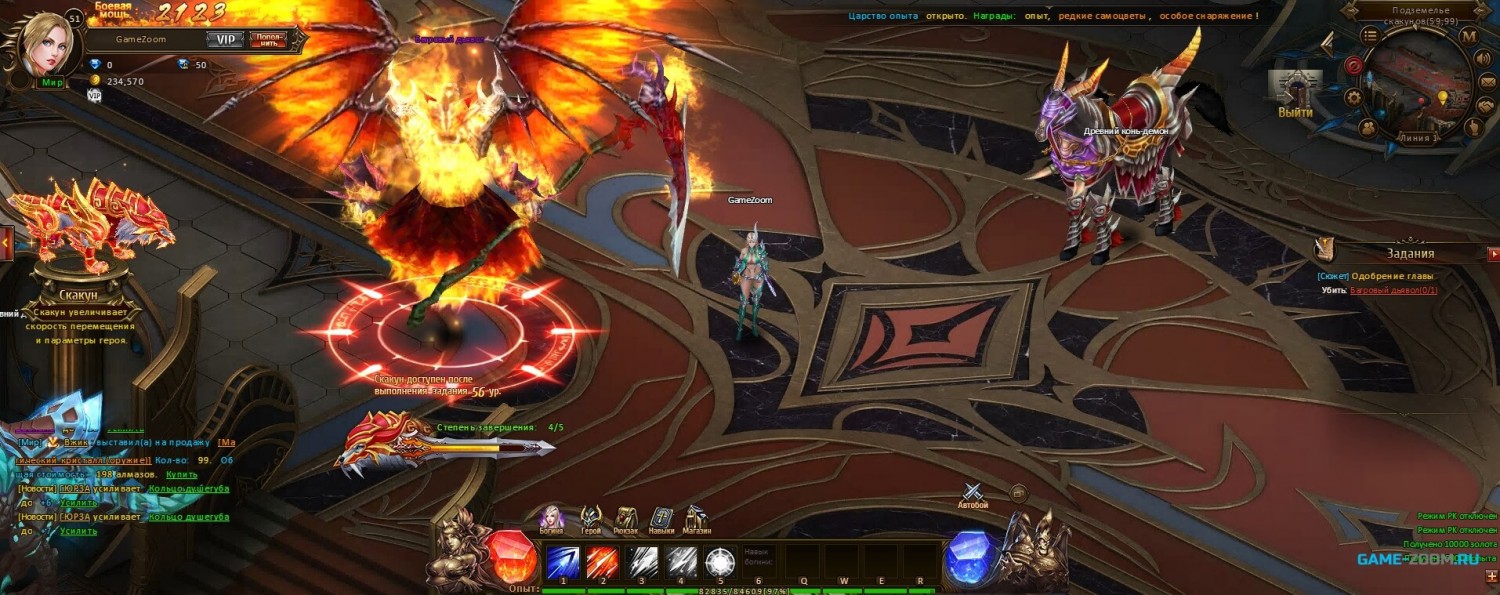Toggle sound with the speaker icon
This screenshot has width=1500, height=595.
[1483, 57]
